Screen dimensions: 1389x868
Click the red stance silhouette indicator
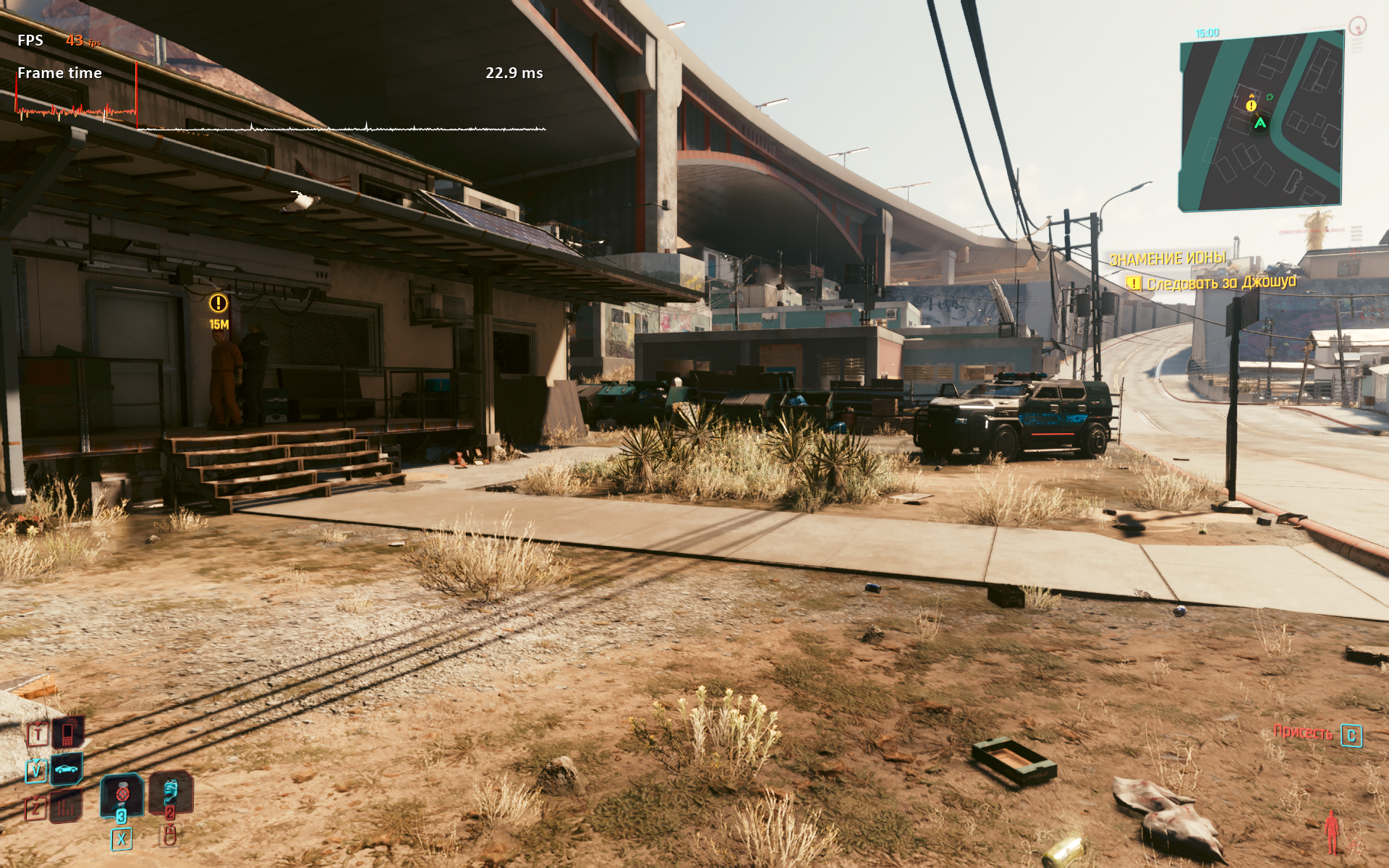pyautogui.click(x=1331, y=832)
